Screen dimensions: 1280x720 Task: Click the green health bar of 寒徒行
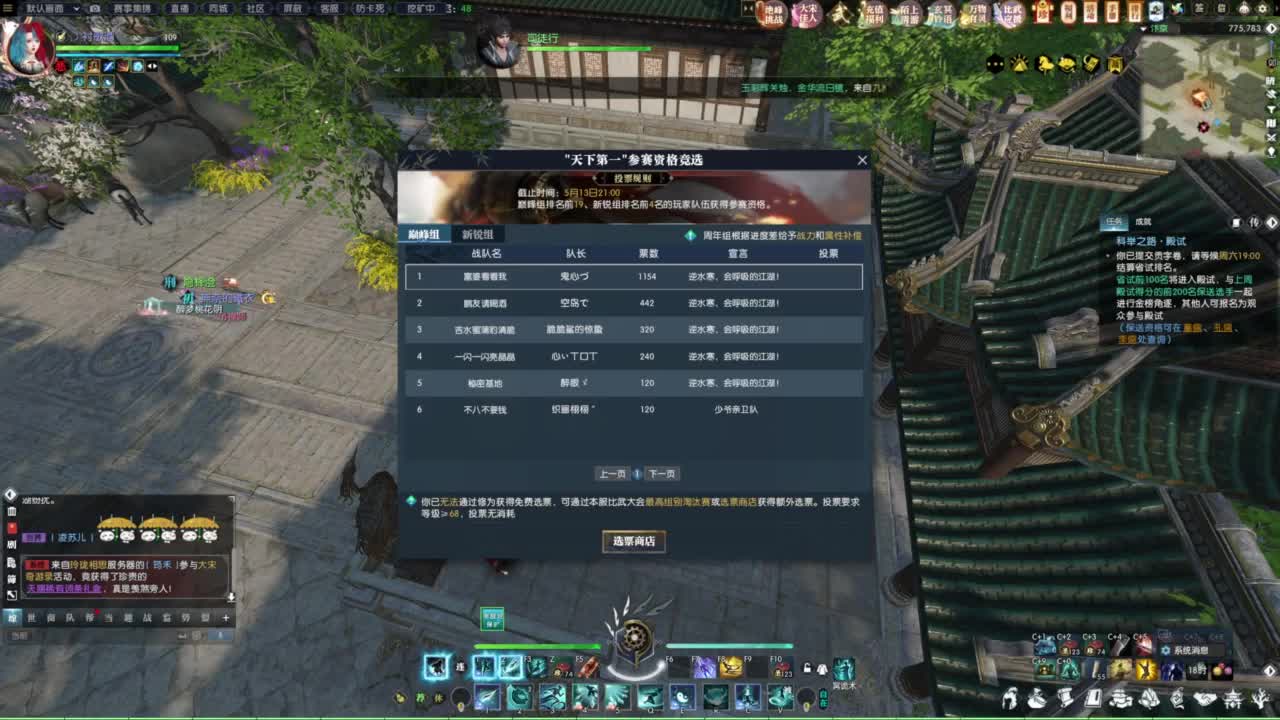pyautogui.click(x=590, y=48)
